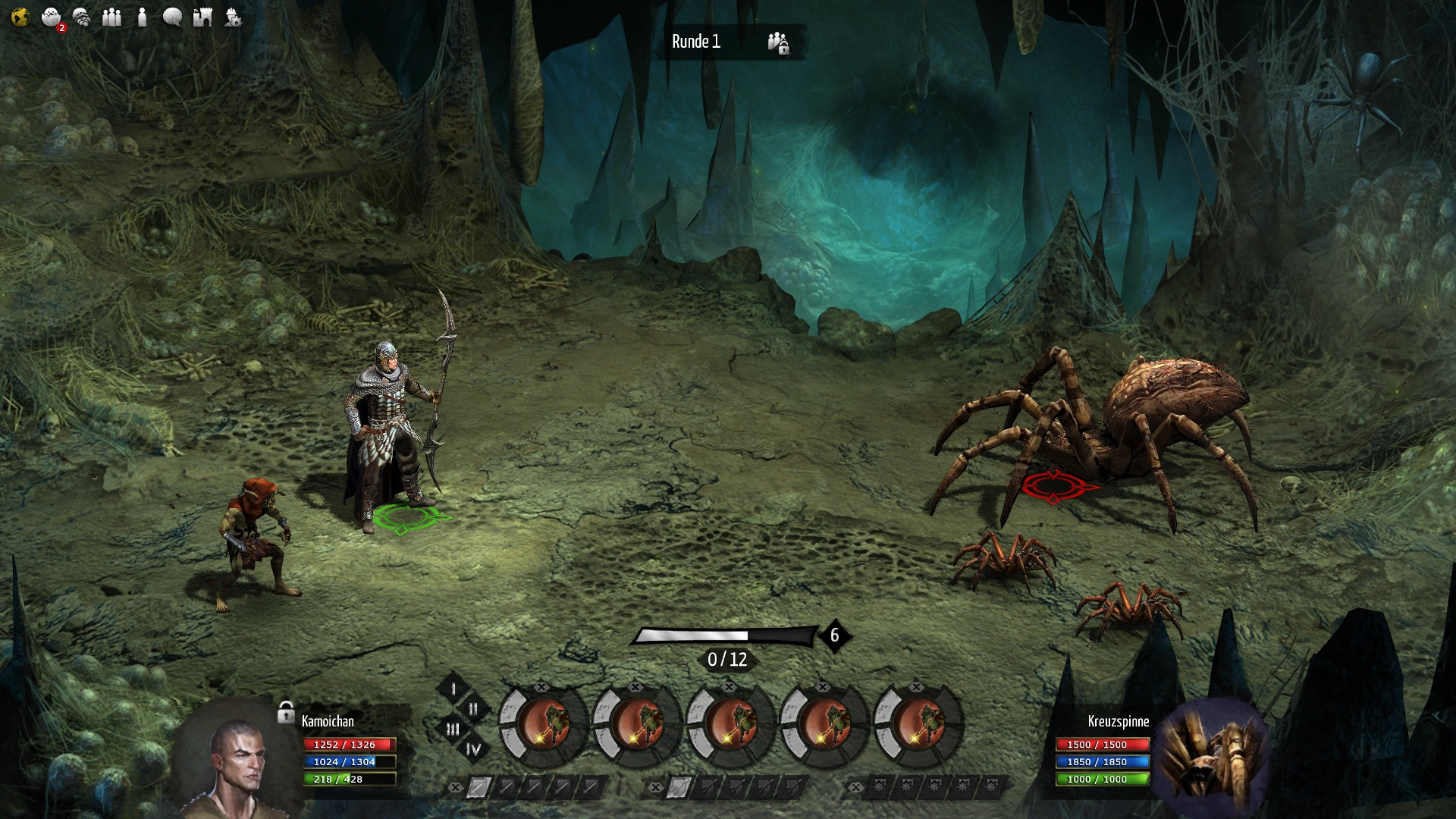Click the cornucopia shop icon
Screen dimensions: 1456x819
(x=81, y=17)
